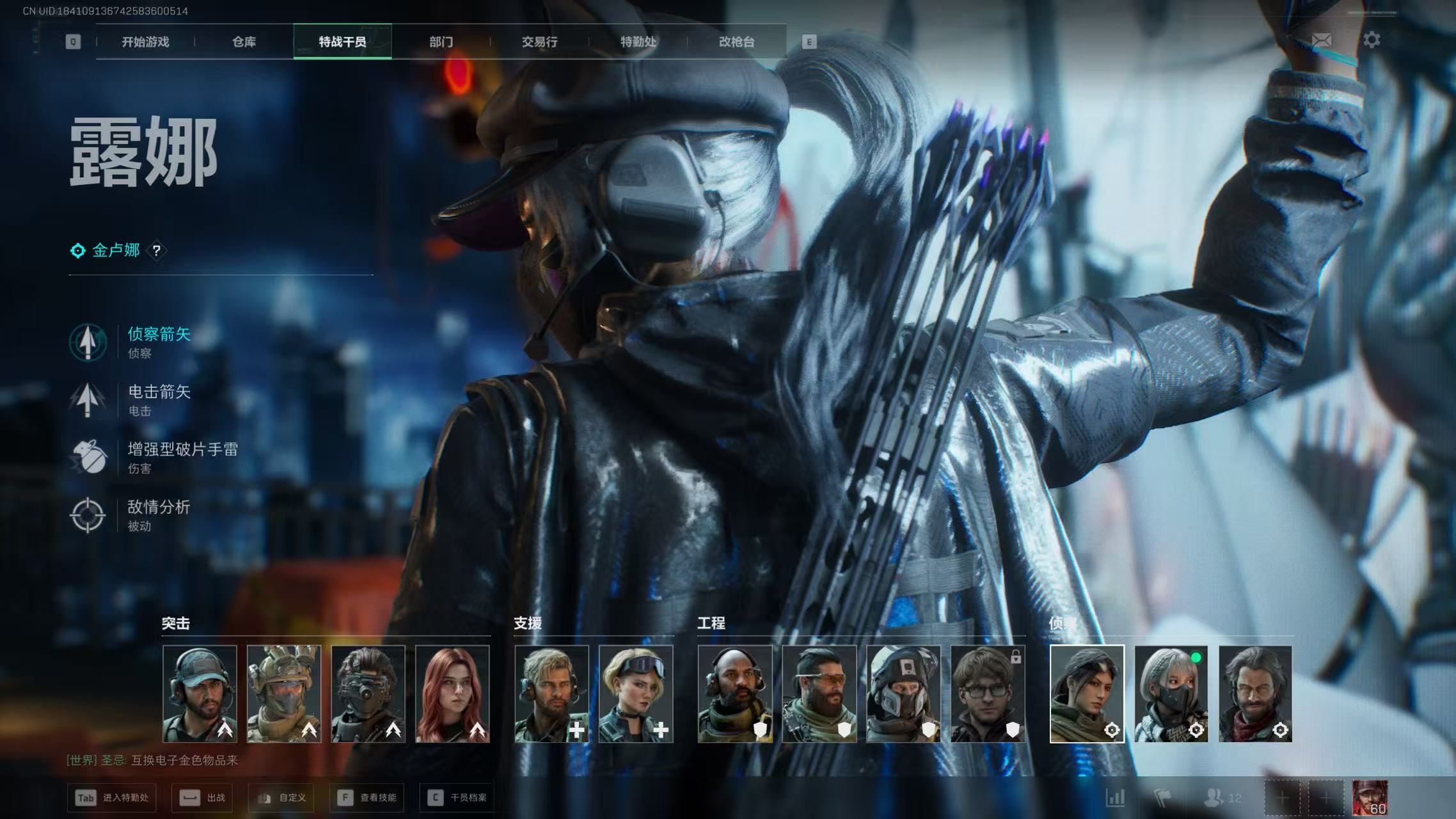Pick the locked engineer operator with glasses

988,694
